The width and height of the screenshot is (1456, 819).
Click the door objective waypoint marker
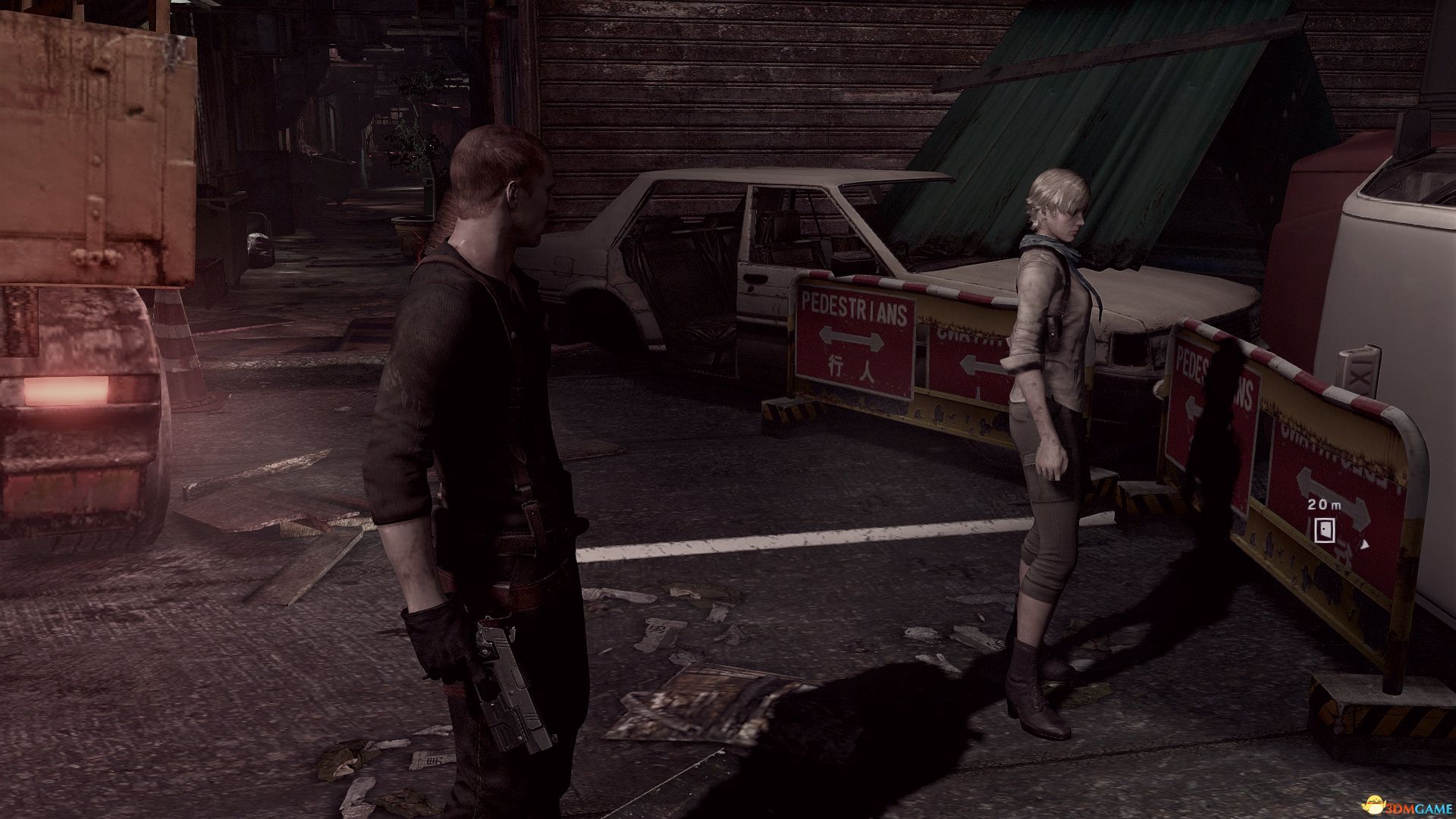click(x=1325, y=530)
